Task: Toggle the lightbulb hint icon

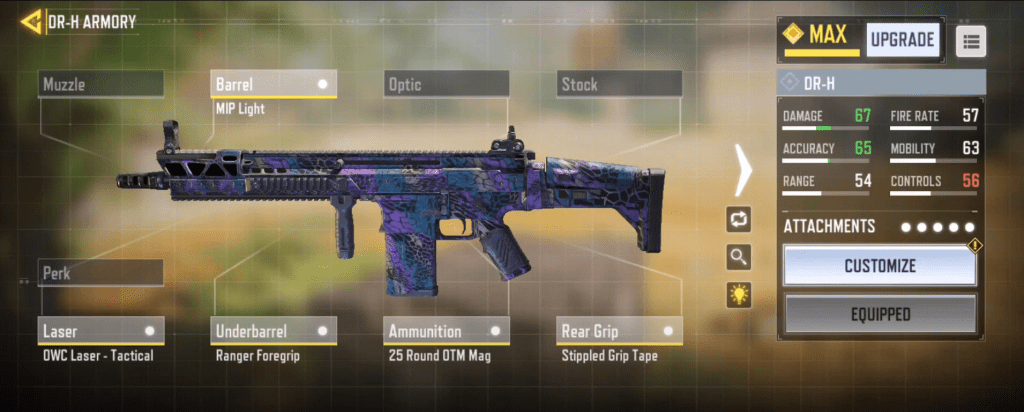Action: (x=739, y=294)
